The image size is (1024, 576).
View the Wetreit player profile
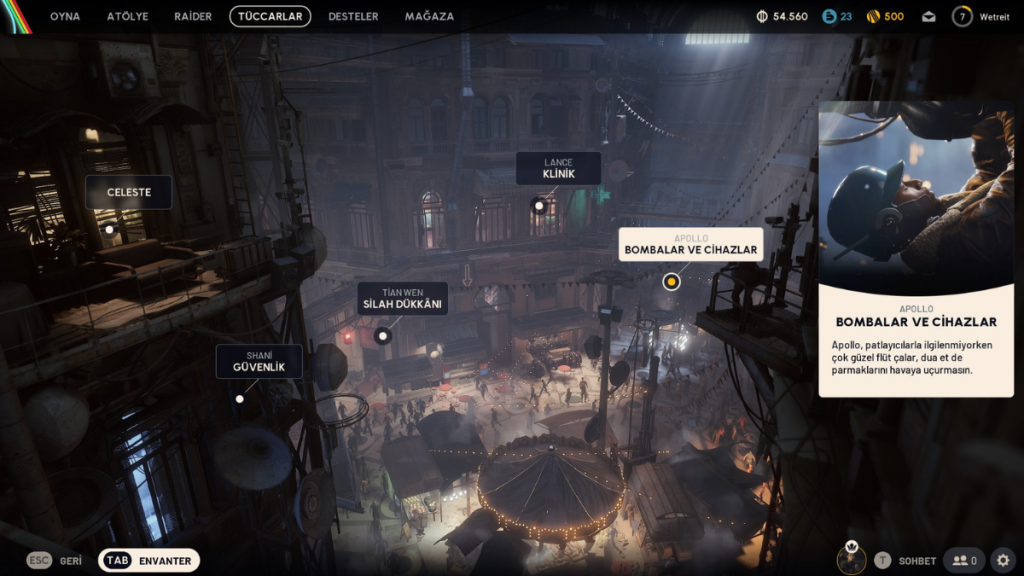(x=980, y=16)
